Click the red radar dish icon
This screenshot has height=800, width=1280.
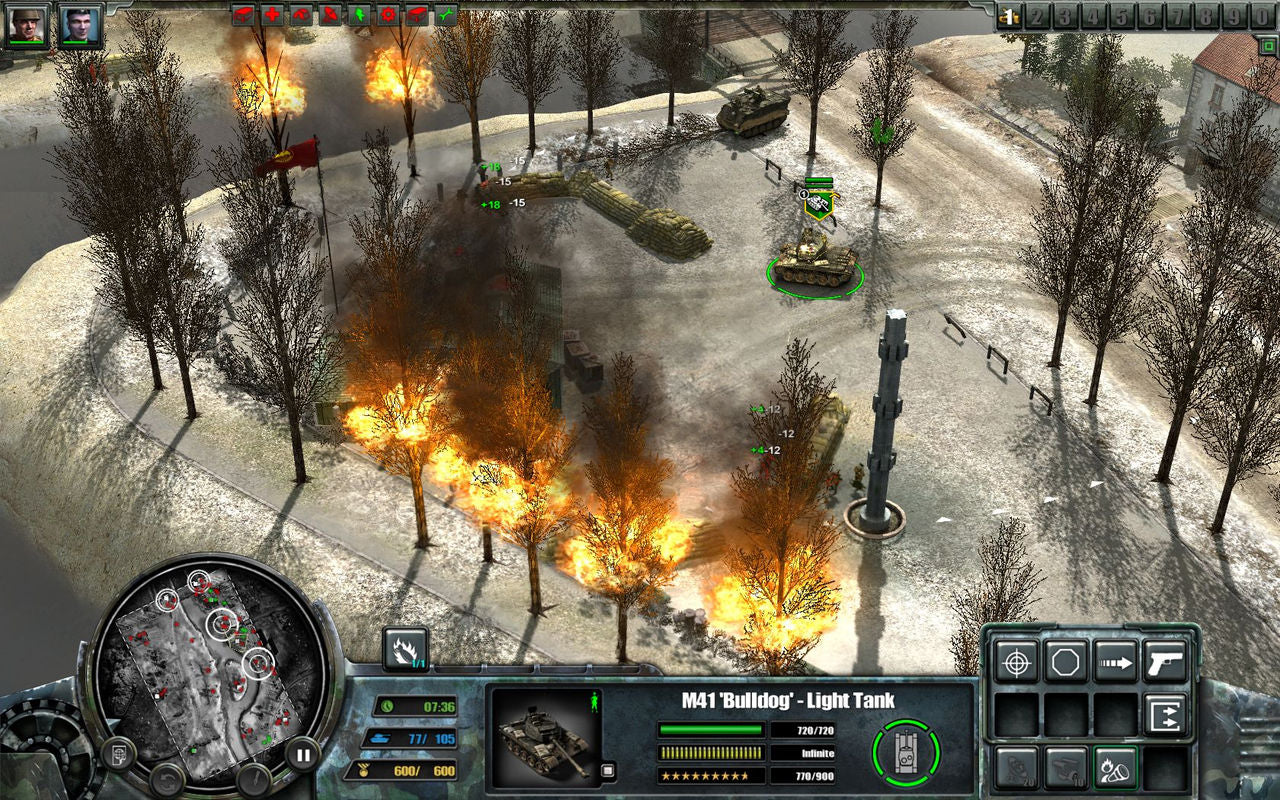tap(329, 15)
